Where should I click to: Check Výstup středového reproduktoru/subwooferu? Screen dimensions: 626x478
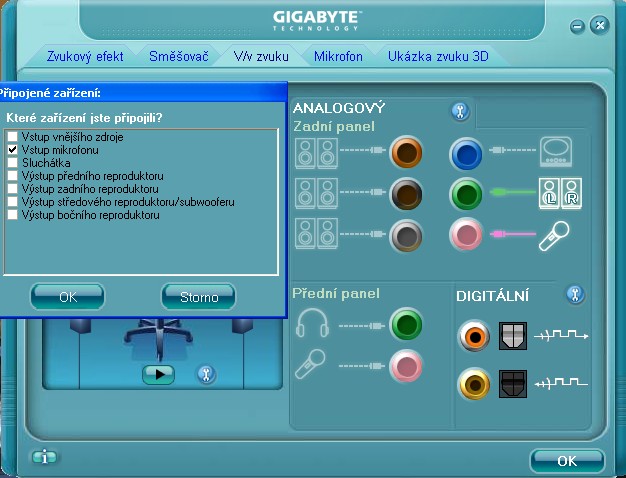tap(13, 201)
